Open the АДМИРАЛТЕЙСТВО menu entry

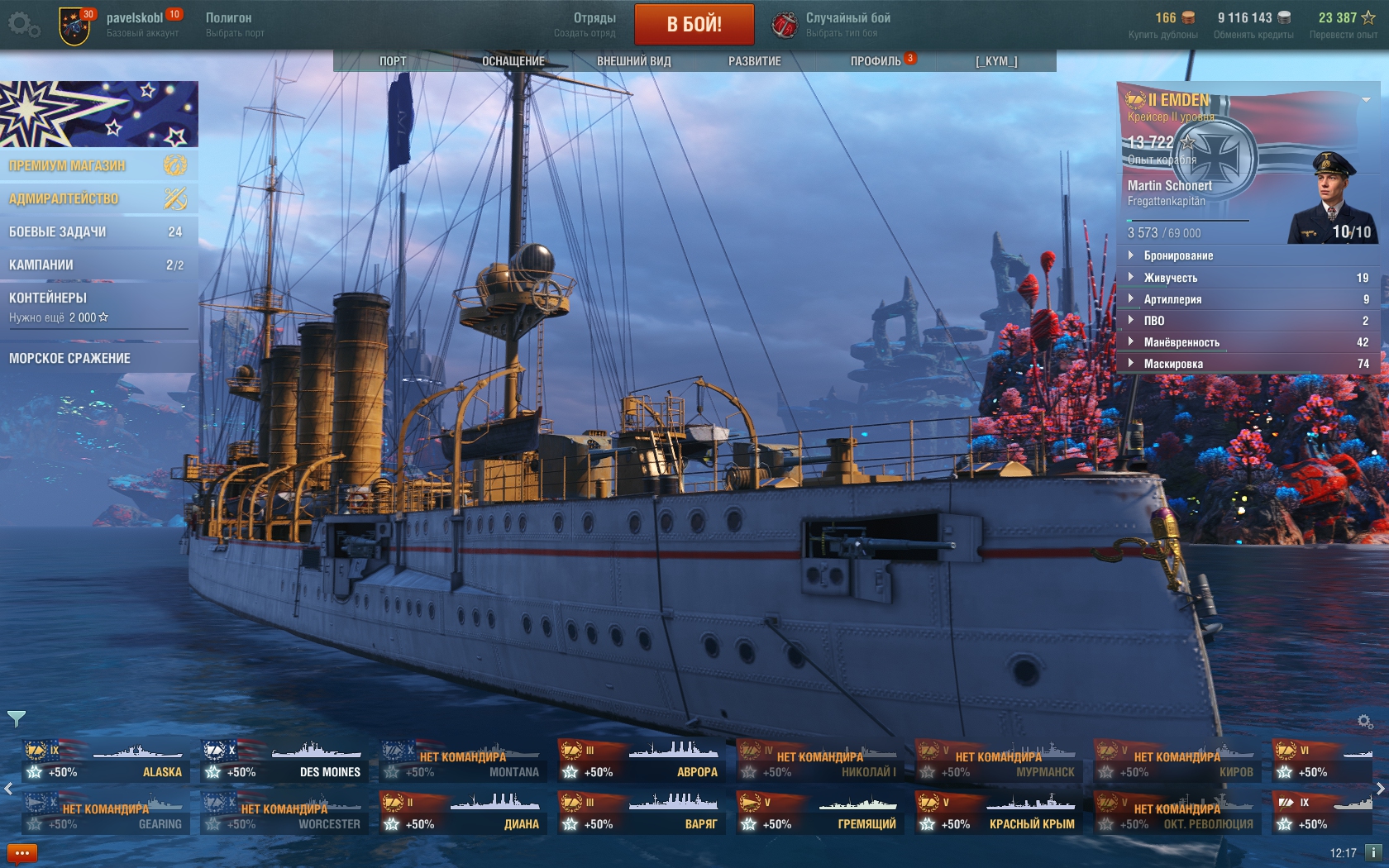tap(98, 198)
